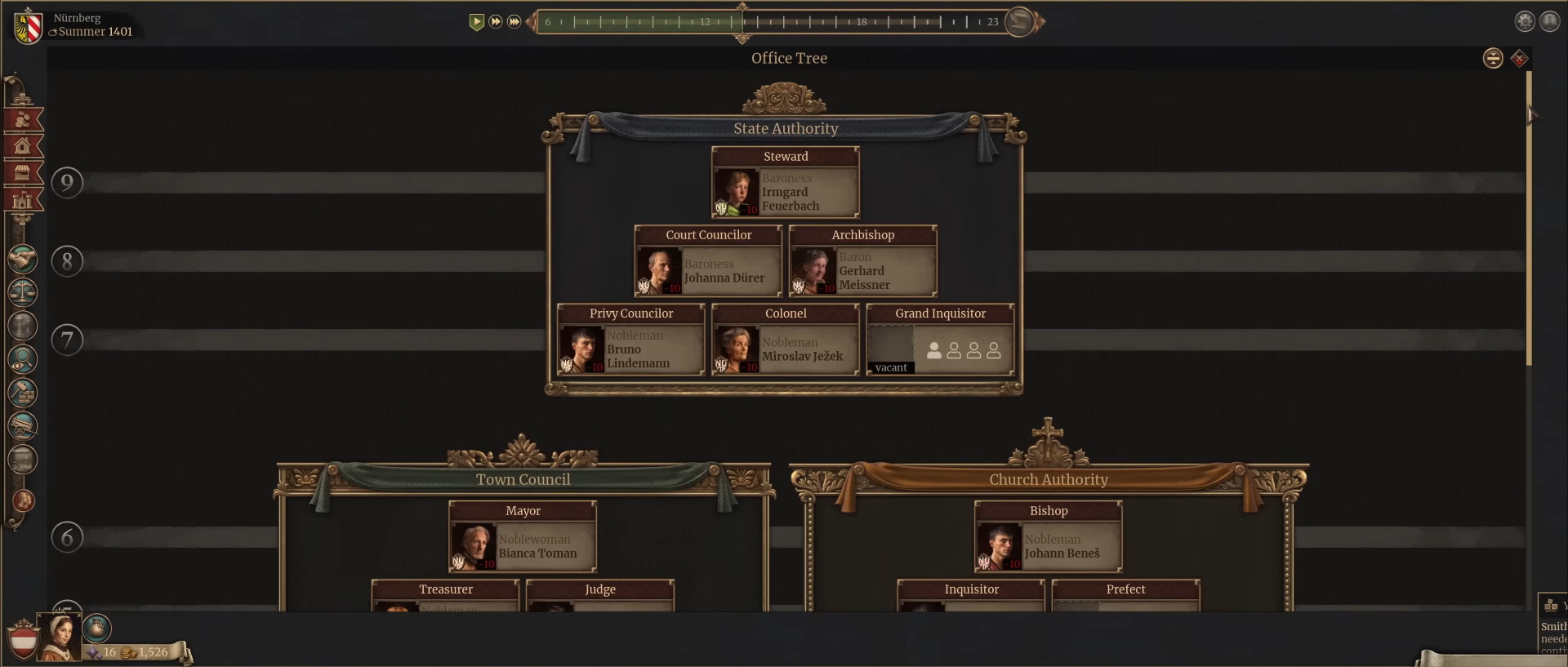Open the Bishop office of Johann Beneš
The image size is (1568, 667).
click(1048, 537)
